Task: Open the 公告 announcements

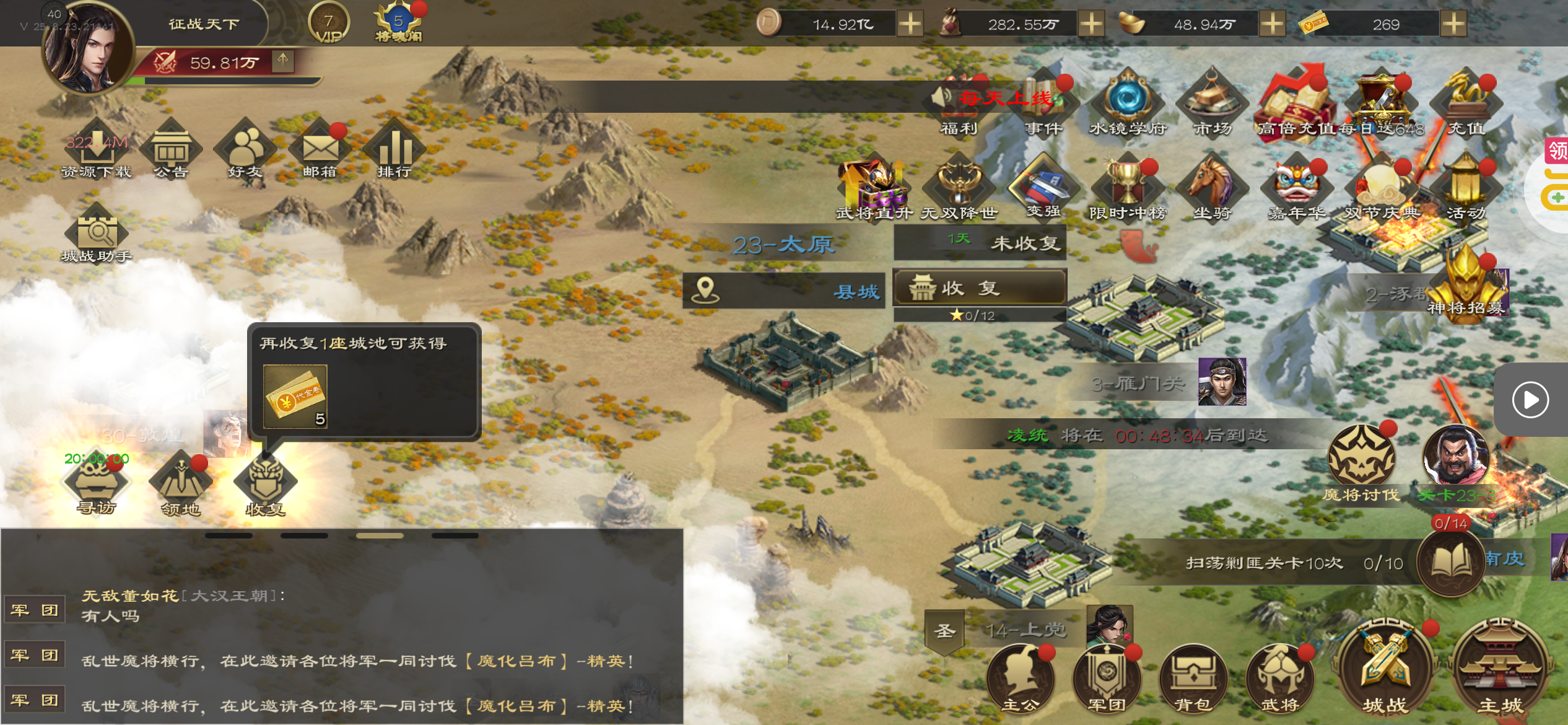Action: pos(172,151)
